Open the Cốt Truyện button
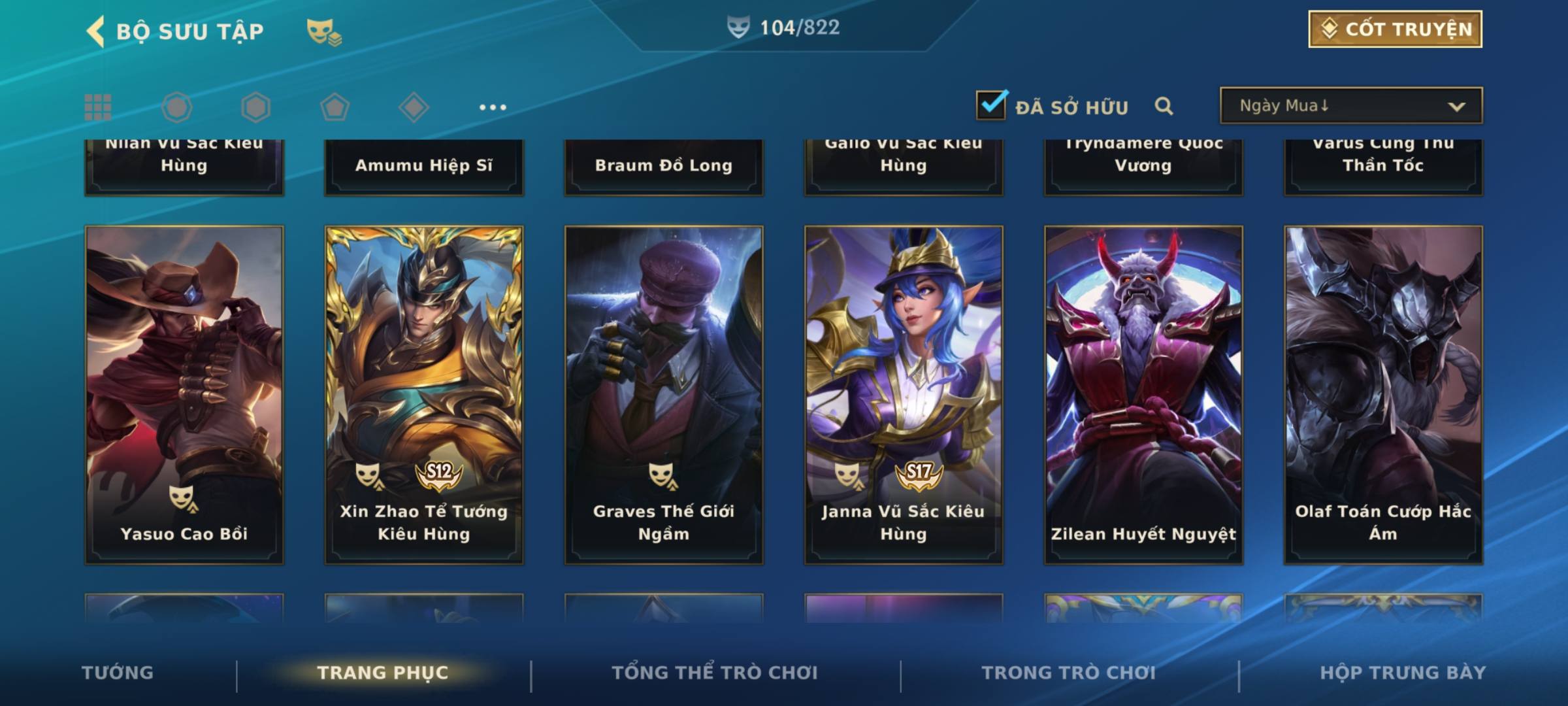 tap(1394, 29)
